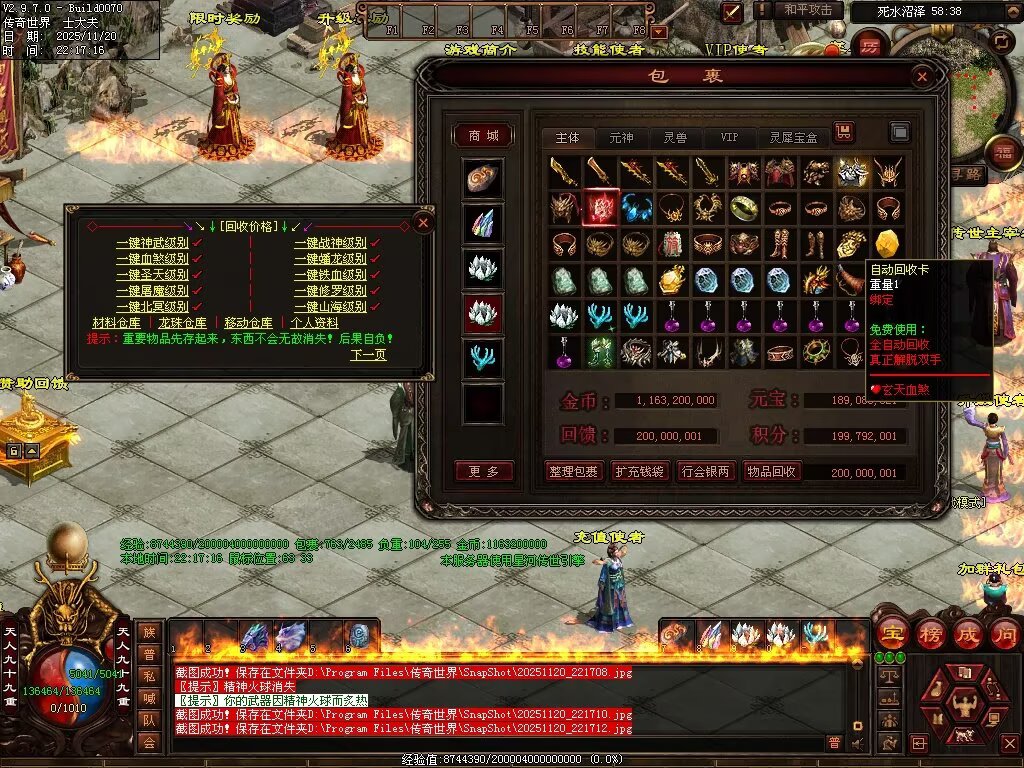Select the green gold ring item slot
Screen dimensions: 1024x768
[x=744, y=208]
